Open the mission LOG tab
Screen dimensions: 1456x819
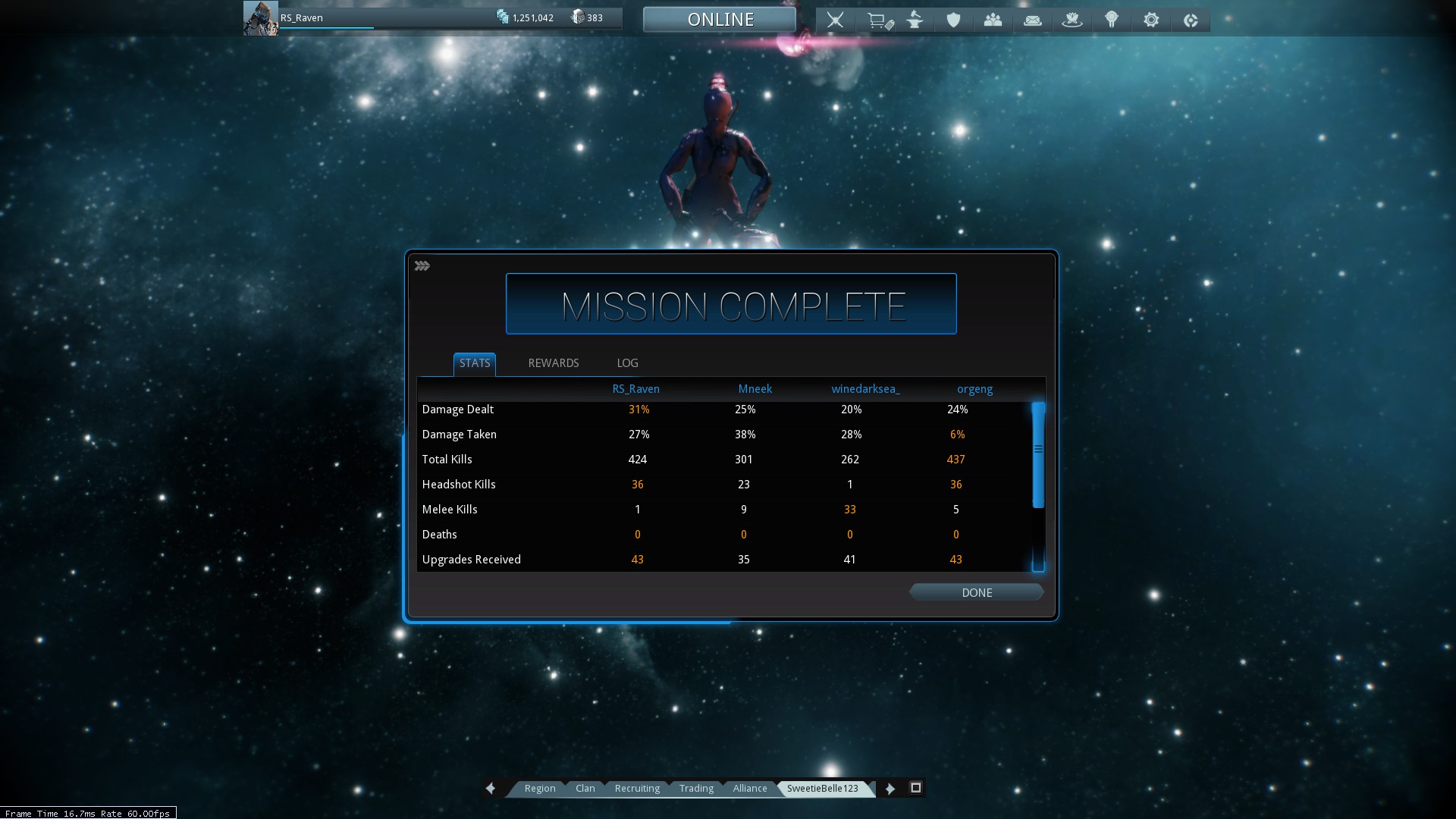(x=627, y=363)
